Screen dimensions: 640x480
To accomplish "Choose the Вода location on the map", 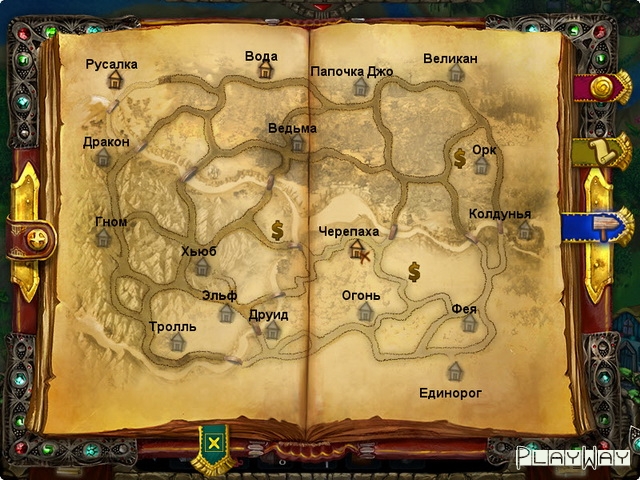I will click(265, 69).
